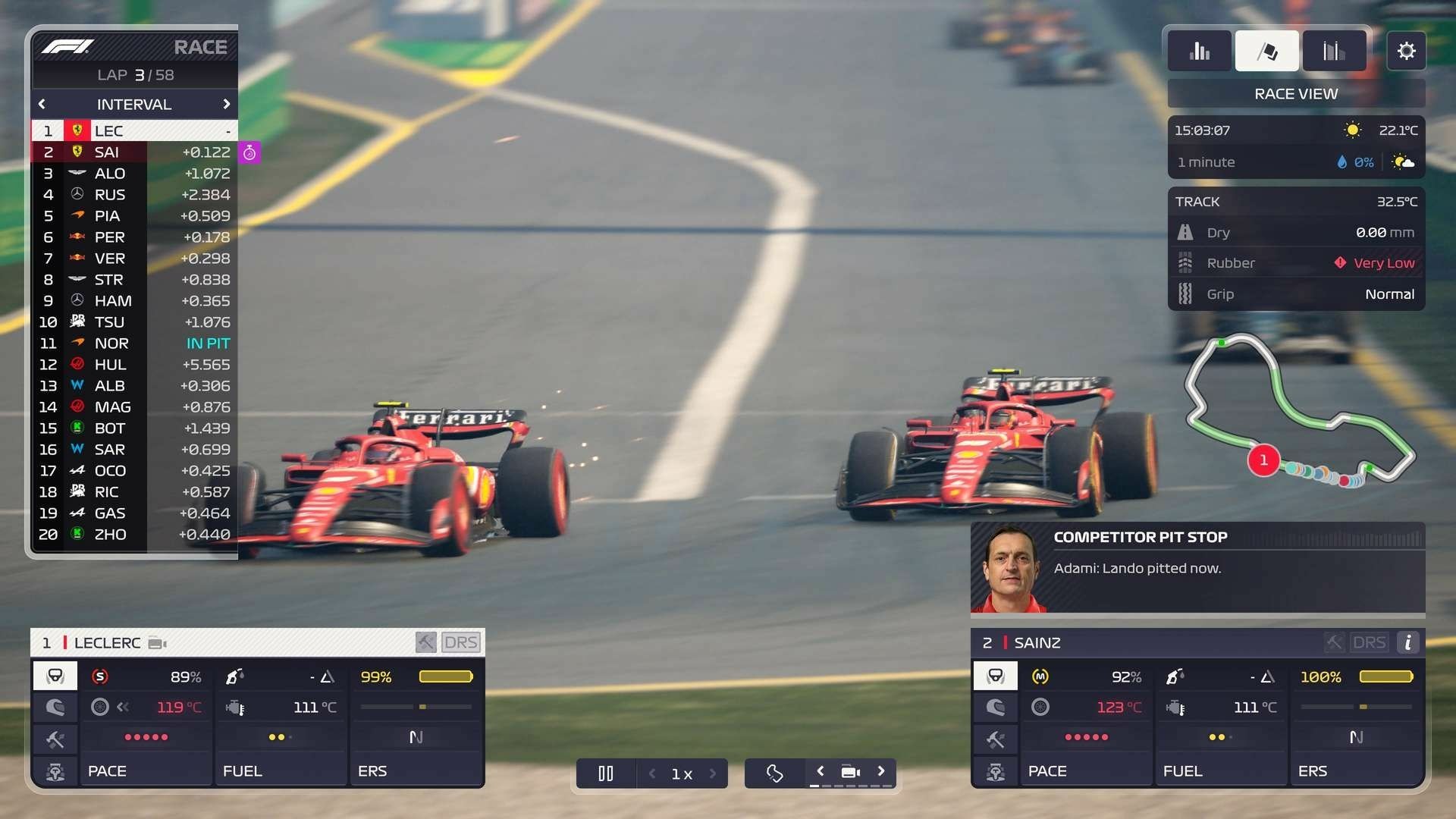Image resolution: width=1456 pixels, height=819 pixels.
Task: Click the broadcast camera icon beside LECLERC
Action: coord(157,642)
